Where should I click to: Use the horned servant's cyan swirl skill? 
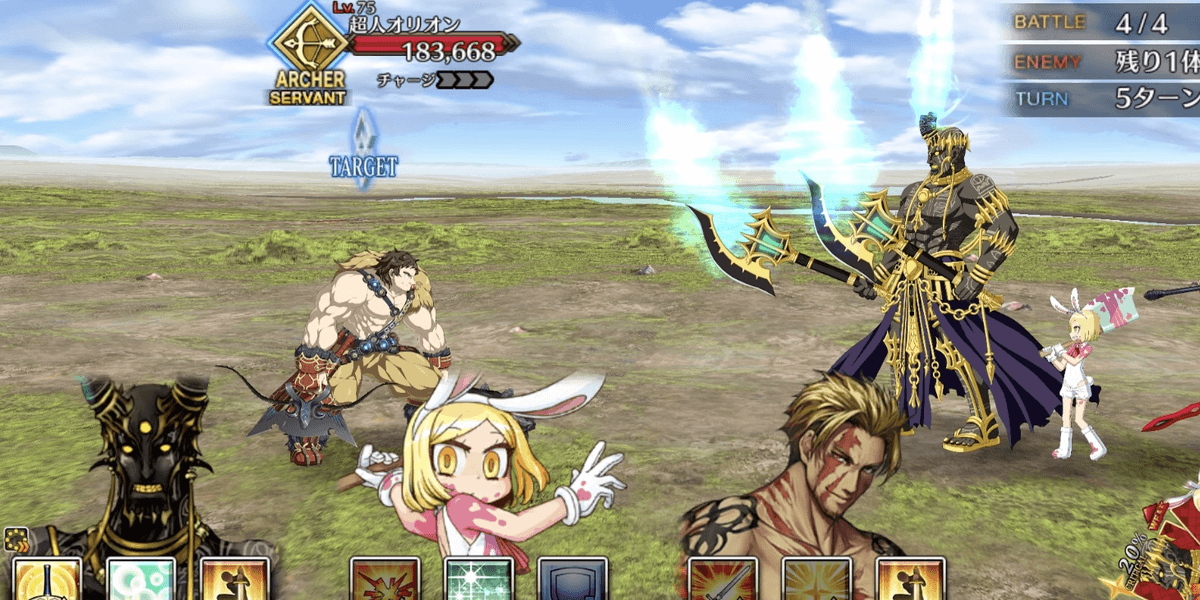(x=141, y=580)
